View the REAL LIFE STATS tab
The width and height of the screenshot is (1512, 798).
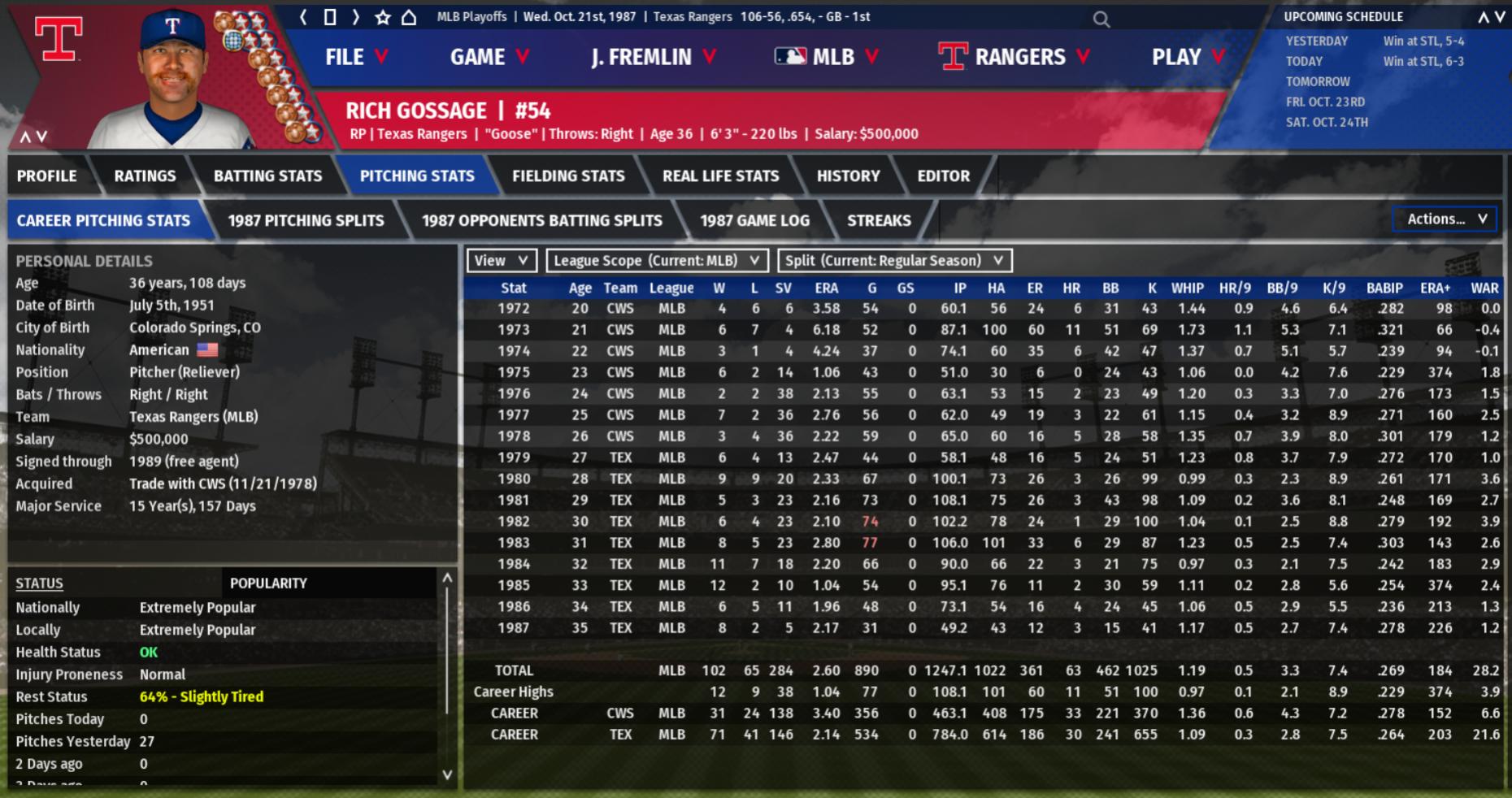(x=720, y=176)
